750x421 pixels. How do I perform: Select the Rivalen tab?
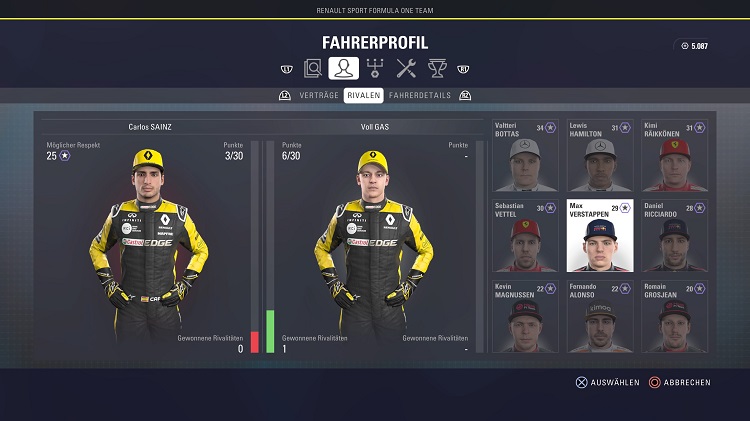pos(364,96)
